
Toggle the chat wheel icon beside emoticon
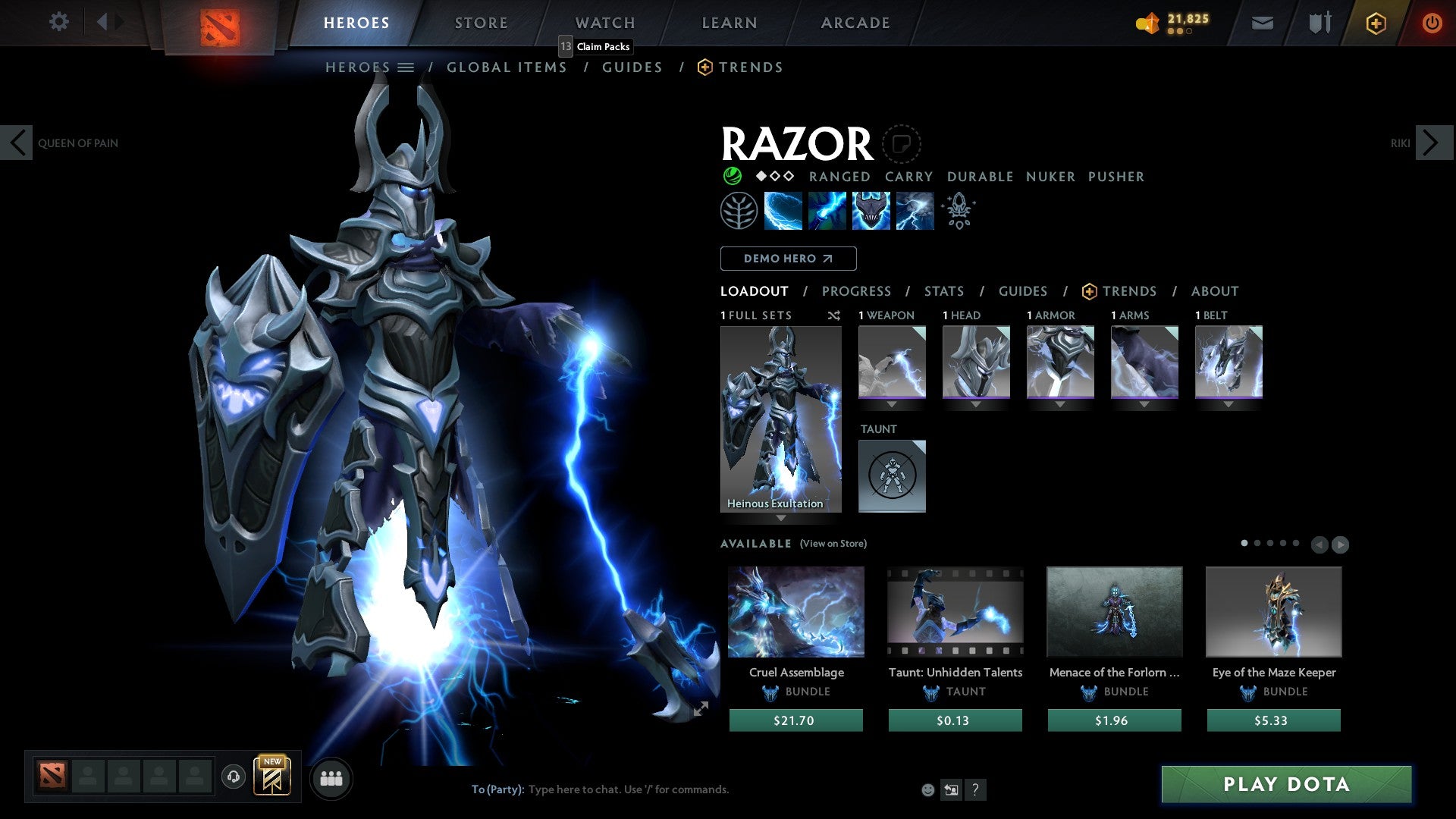click(x=950, y=789)
